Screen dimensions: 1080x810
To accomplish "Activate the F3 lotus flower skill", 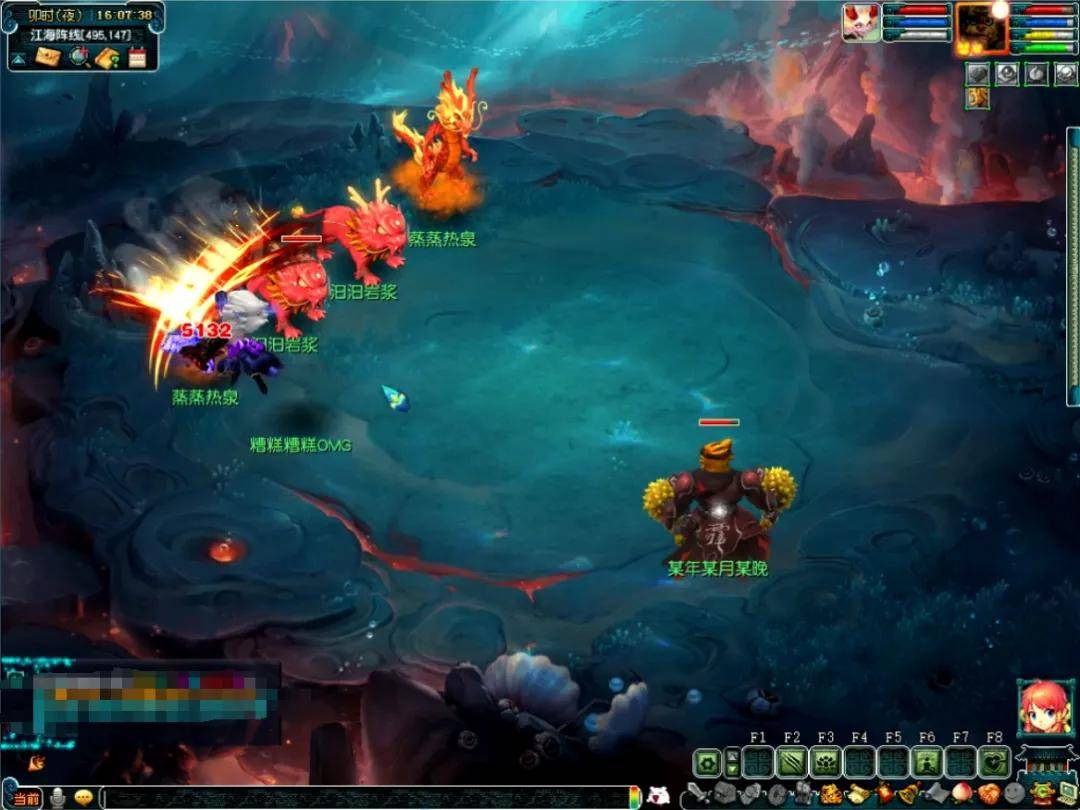I will [826, 763].
